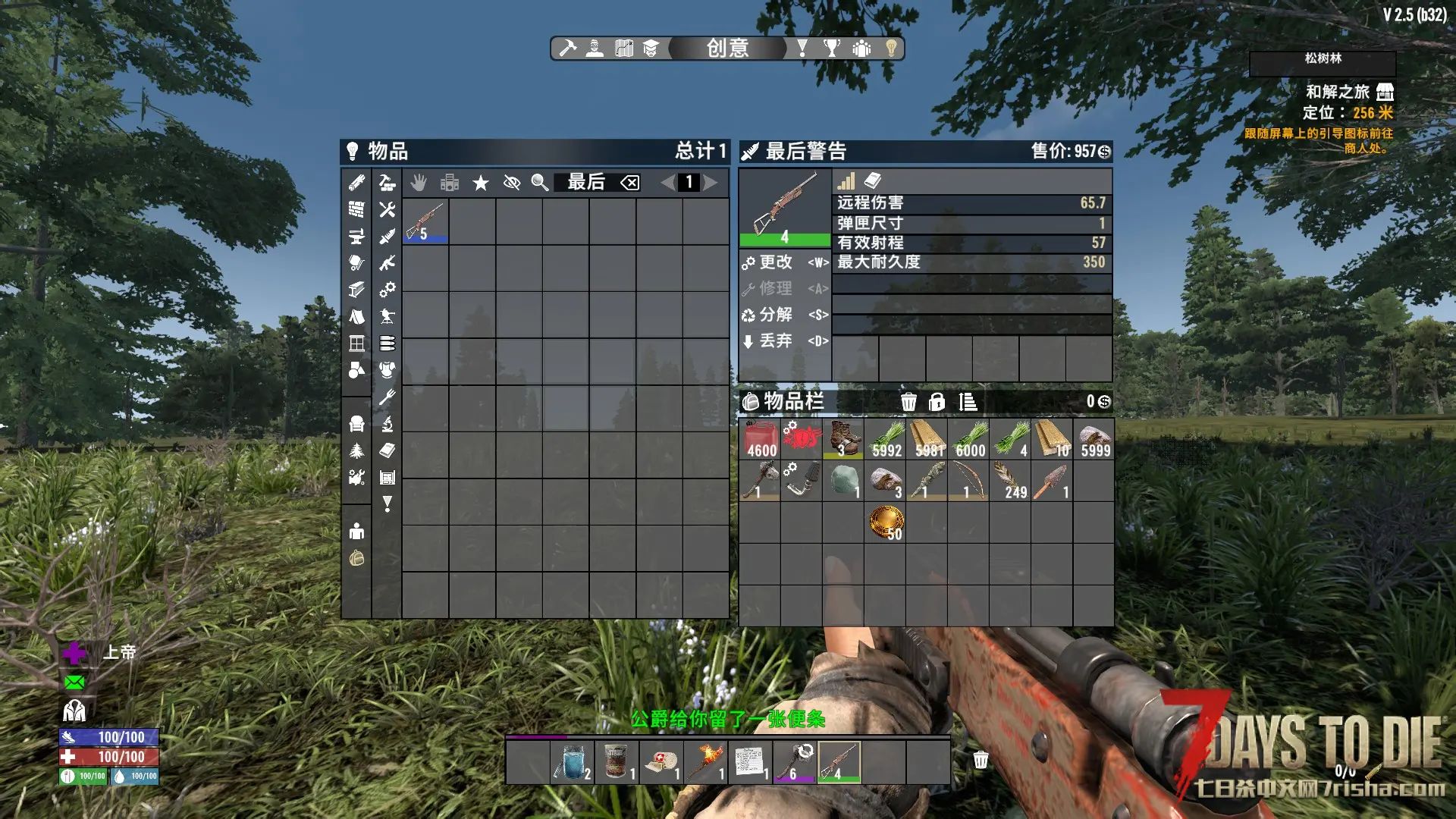Go to next creative menu page

point(711,183)
